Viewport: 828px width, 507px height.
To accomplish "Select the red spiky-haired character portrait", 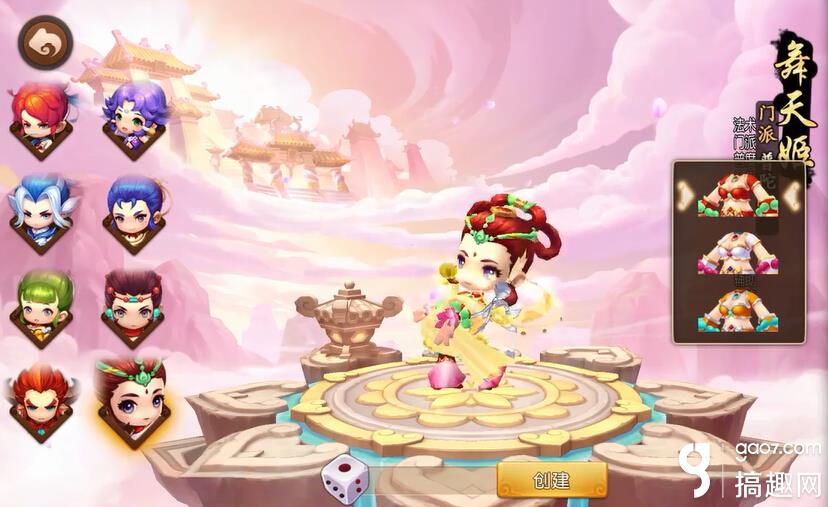I will point(41,120).
